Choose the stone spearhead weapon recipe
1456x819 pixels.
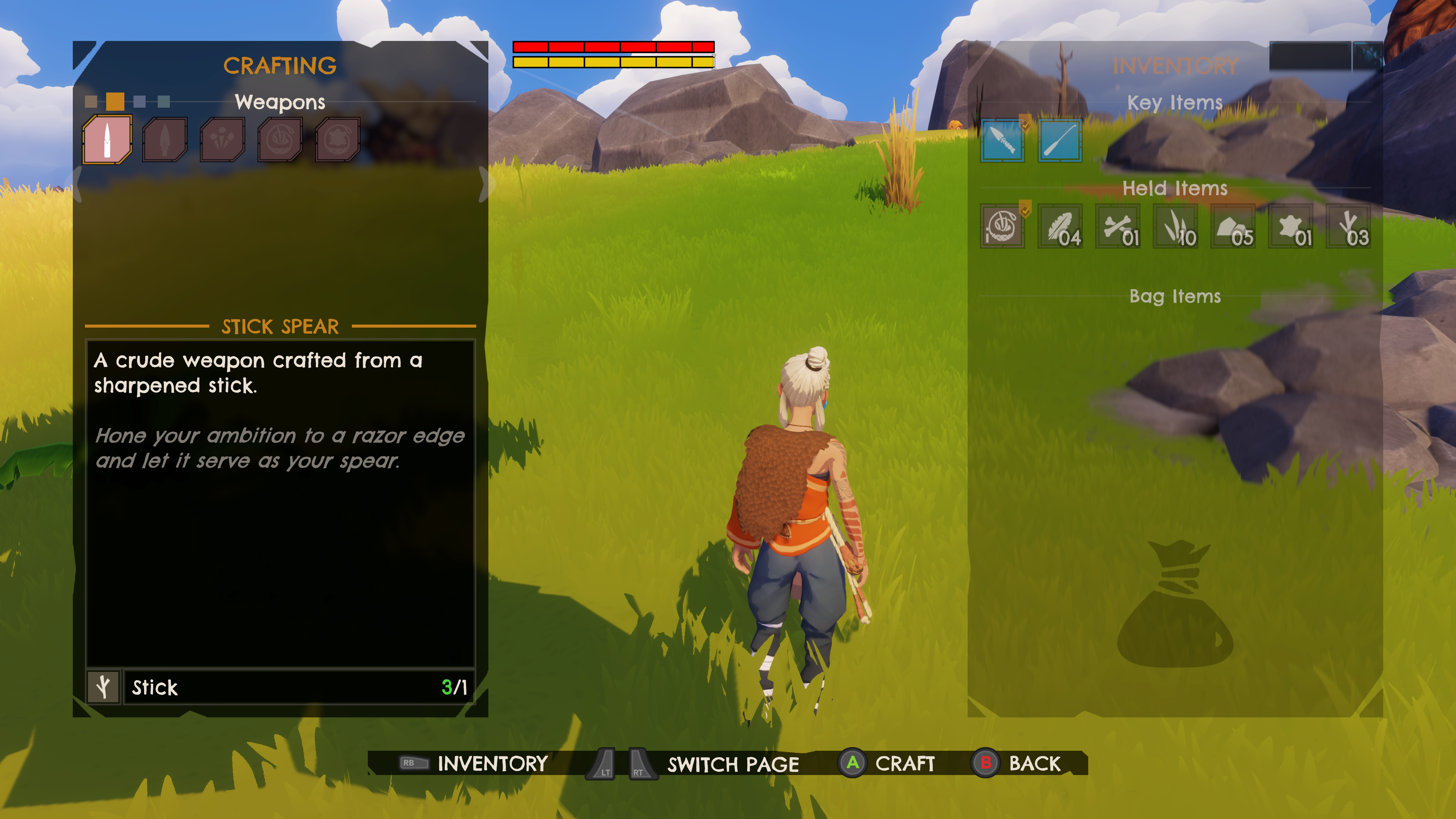click(x=165, y=140)
